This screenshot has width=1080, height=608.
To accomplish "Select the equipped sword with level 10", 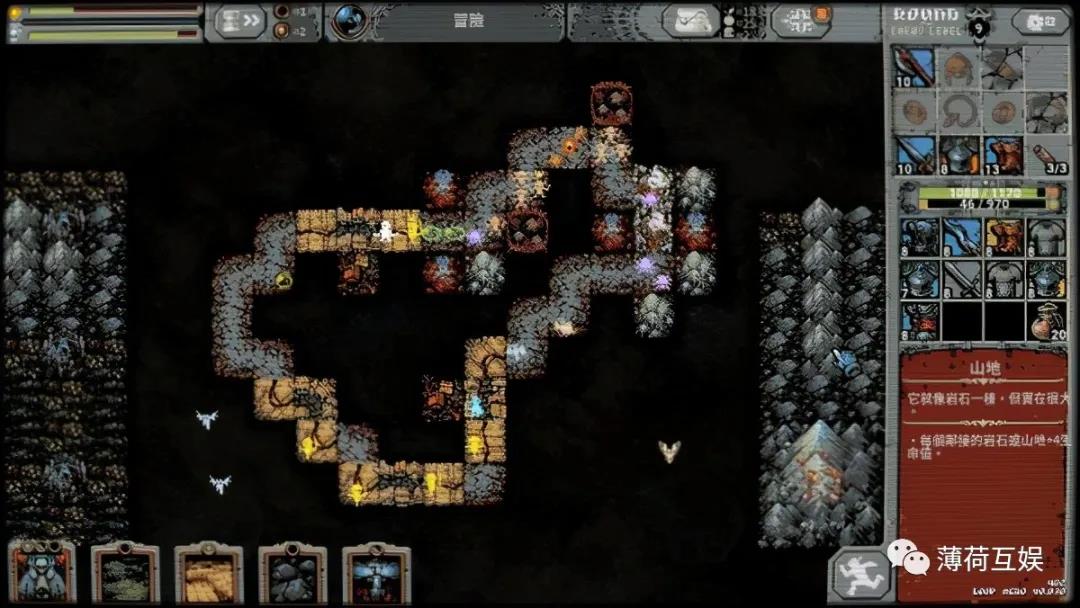I will click(x=915, y=155).
